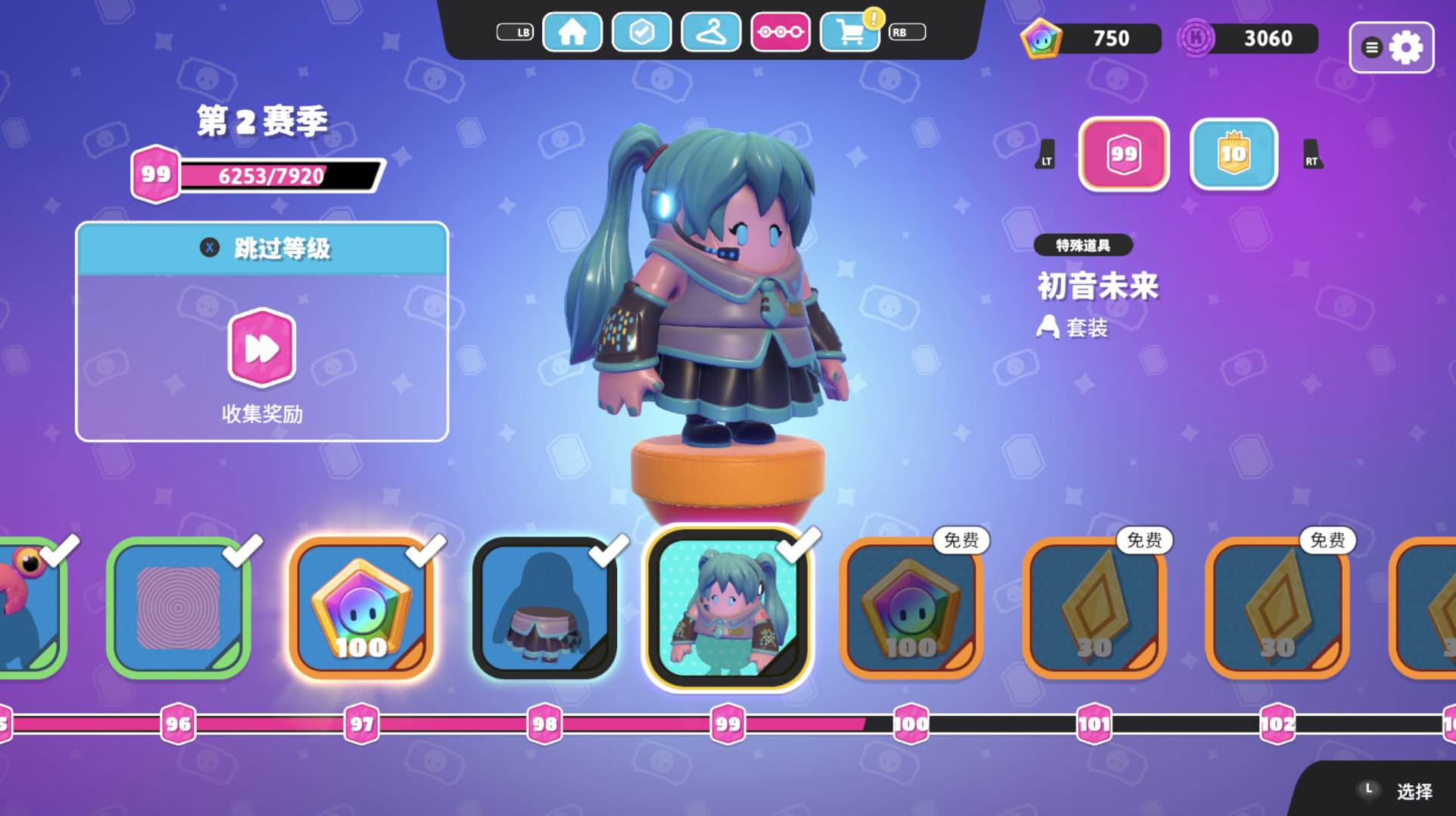This screenshot has height=816, width=1456.
Task: Choose the claimed 100 gem reward at level 97
Action: [361, 608]
